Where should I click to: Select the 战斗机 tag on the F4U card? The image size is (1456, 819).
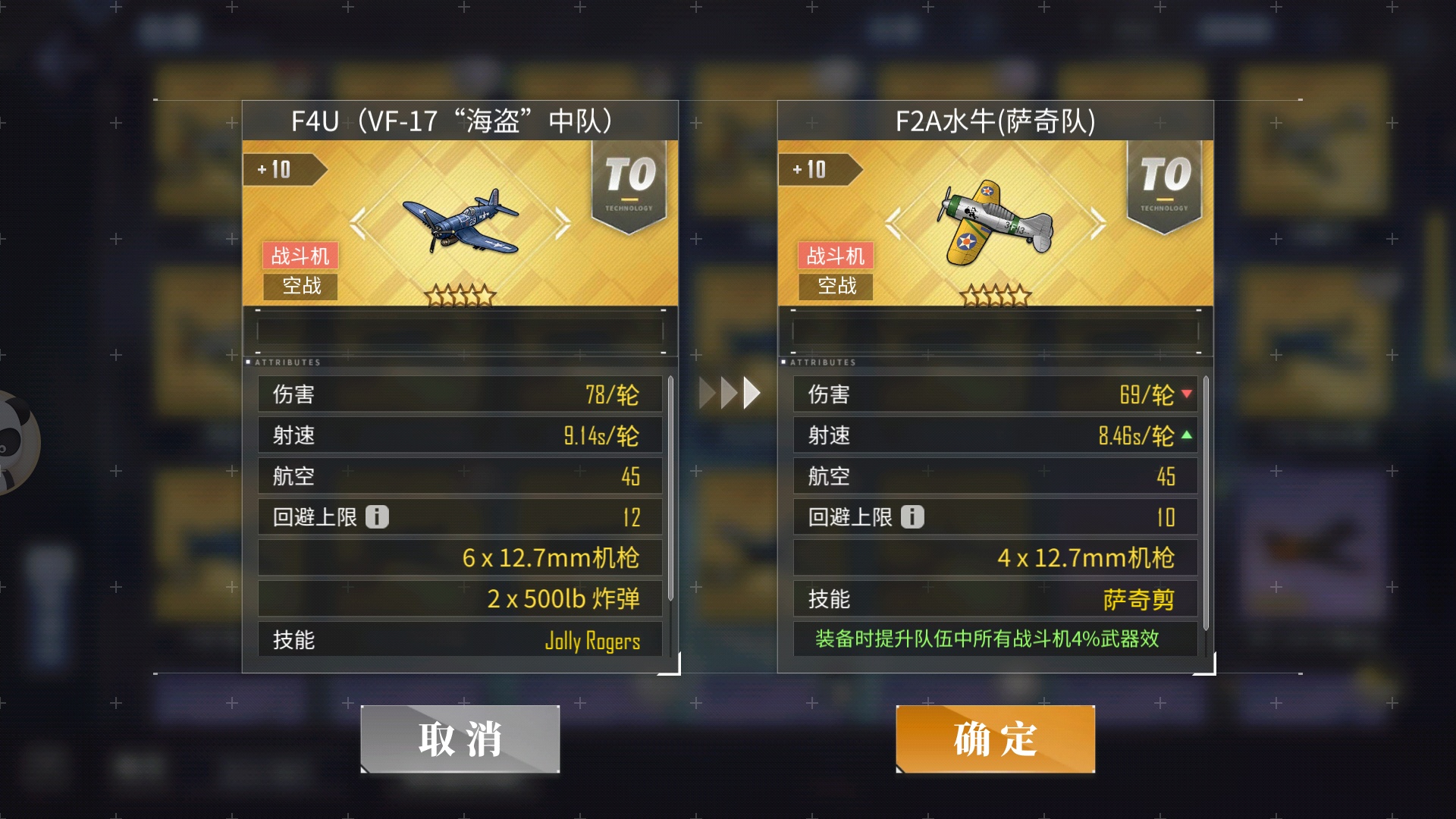pos(299,256)
